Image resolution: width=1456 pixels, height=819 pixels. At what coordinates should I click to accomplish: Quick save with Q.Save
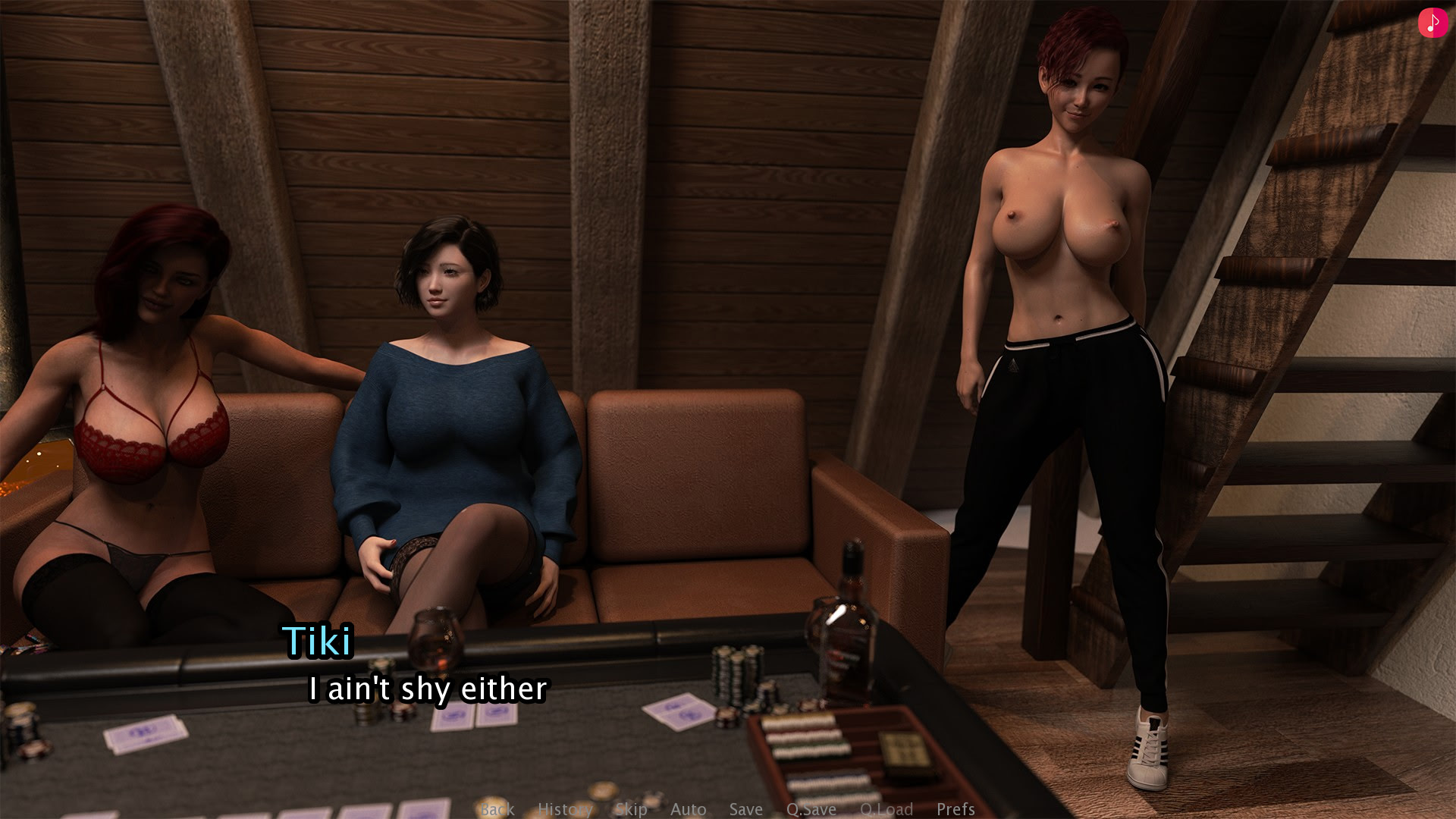(x=811, y=809)
